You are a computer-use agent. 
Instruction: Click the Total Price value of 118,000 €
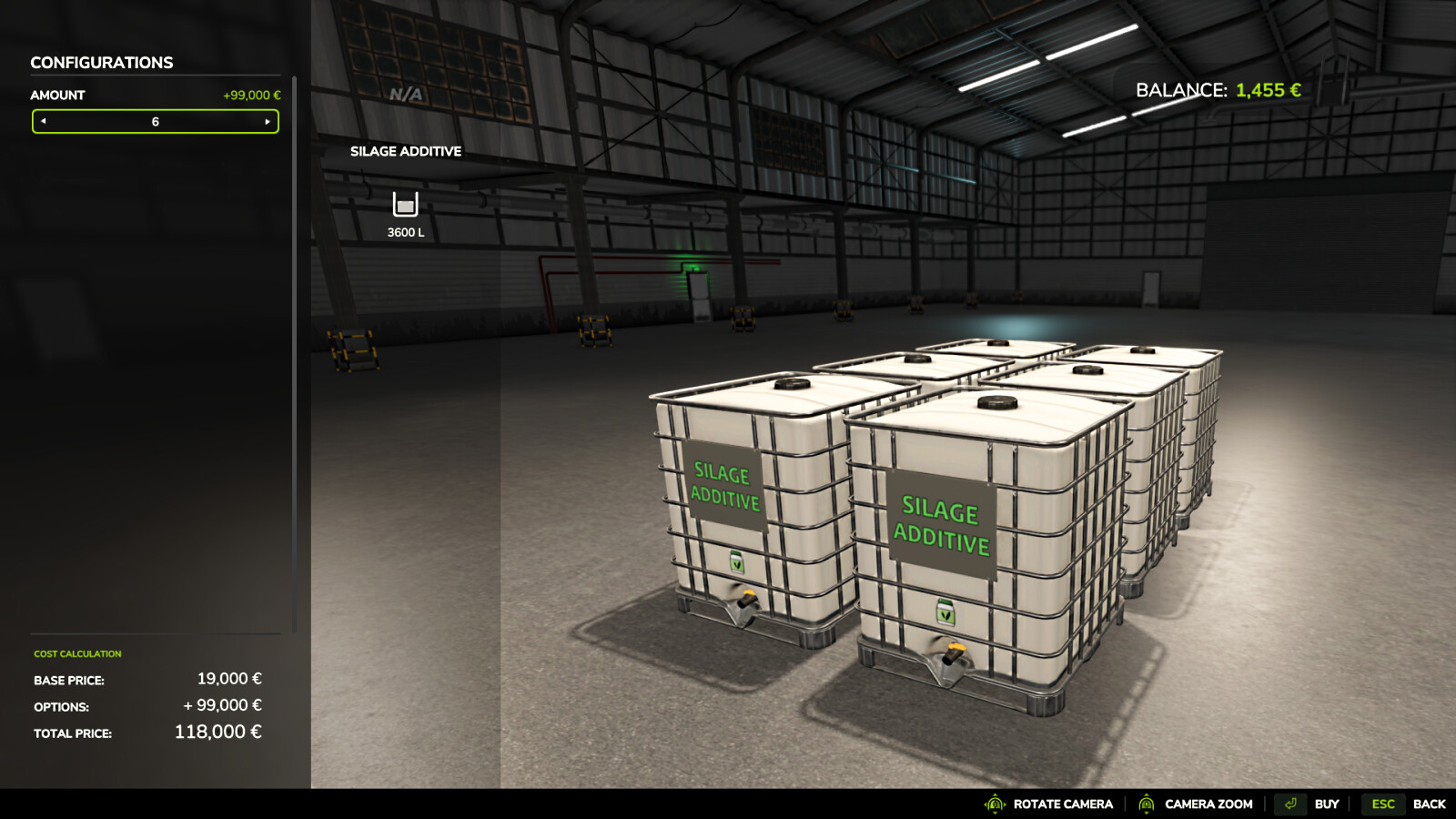218,731
